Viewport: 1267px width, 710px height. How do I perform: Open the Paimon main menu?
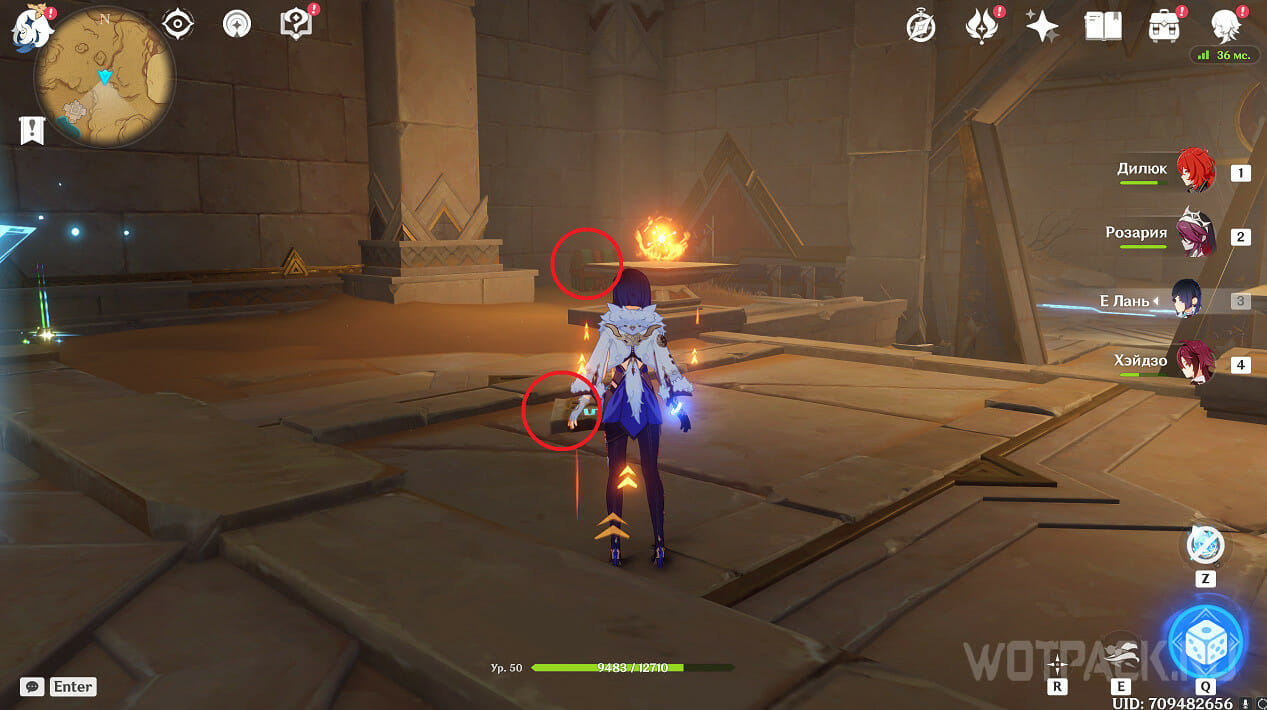(30, 28)
